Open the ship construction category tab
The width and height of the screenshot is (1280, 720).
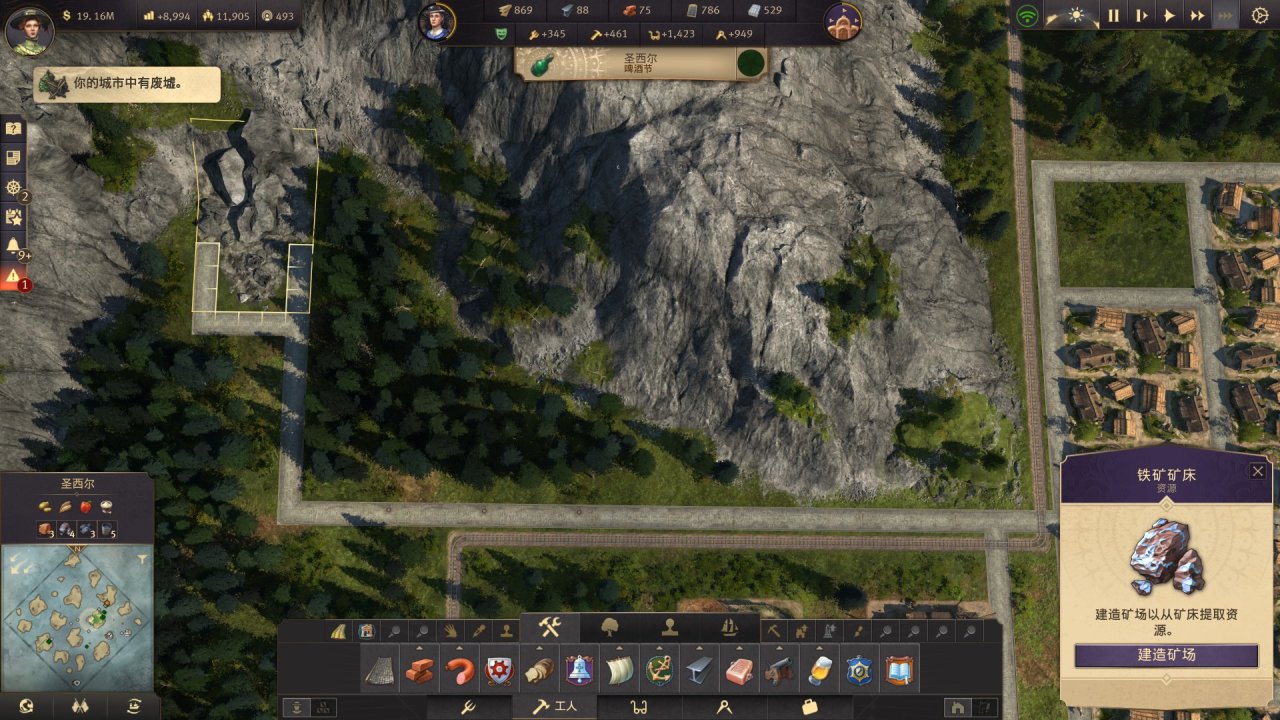729,628
